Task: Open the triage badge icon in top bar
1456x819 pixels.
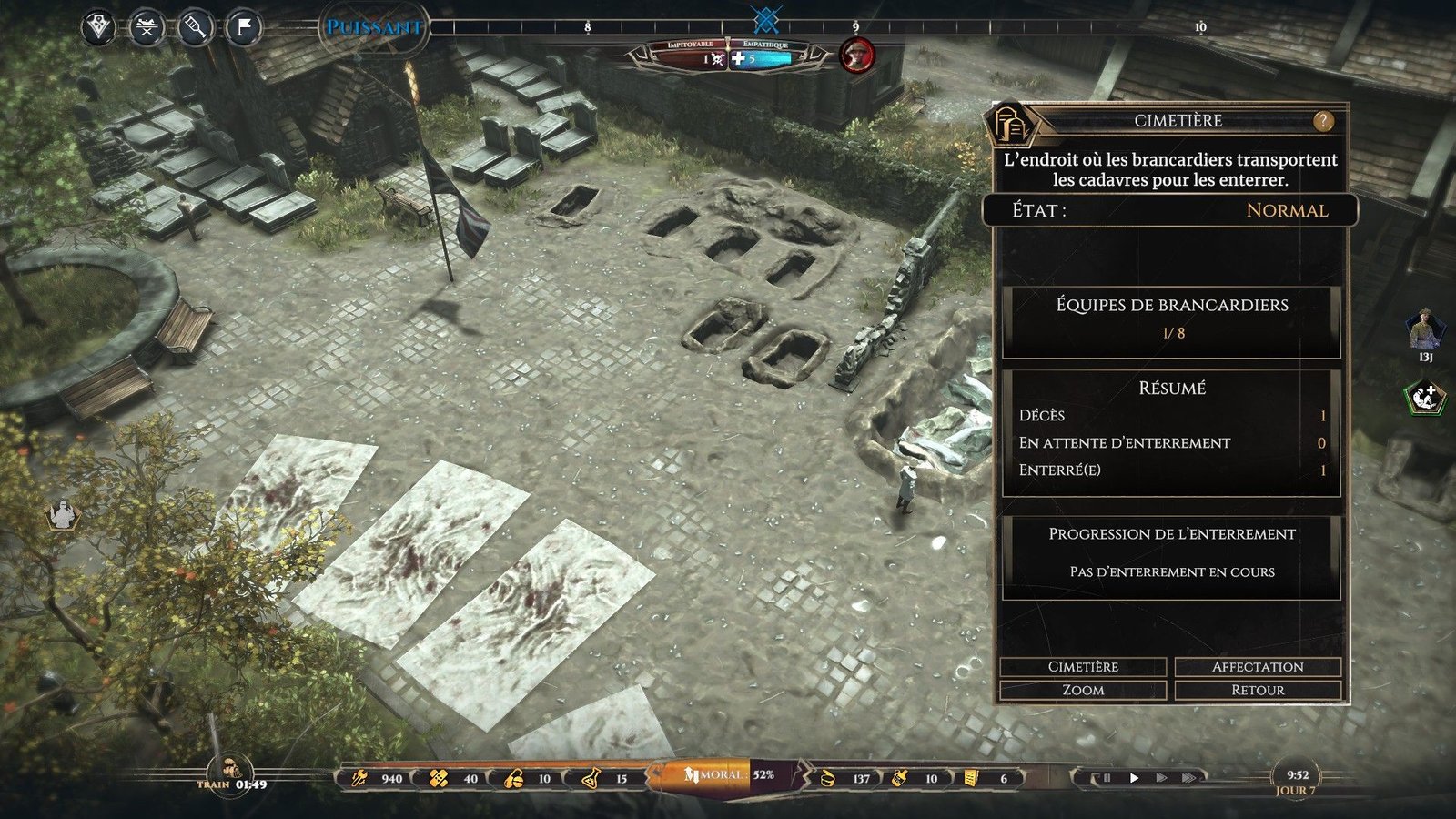Action: pos(99,28)
